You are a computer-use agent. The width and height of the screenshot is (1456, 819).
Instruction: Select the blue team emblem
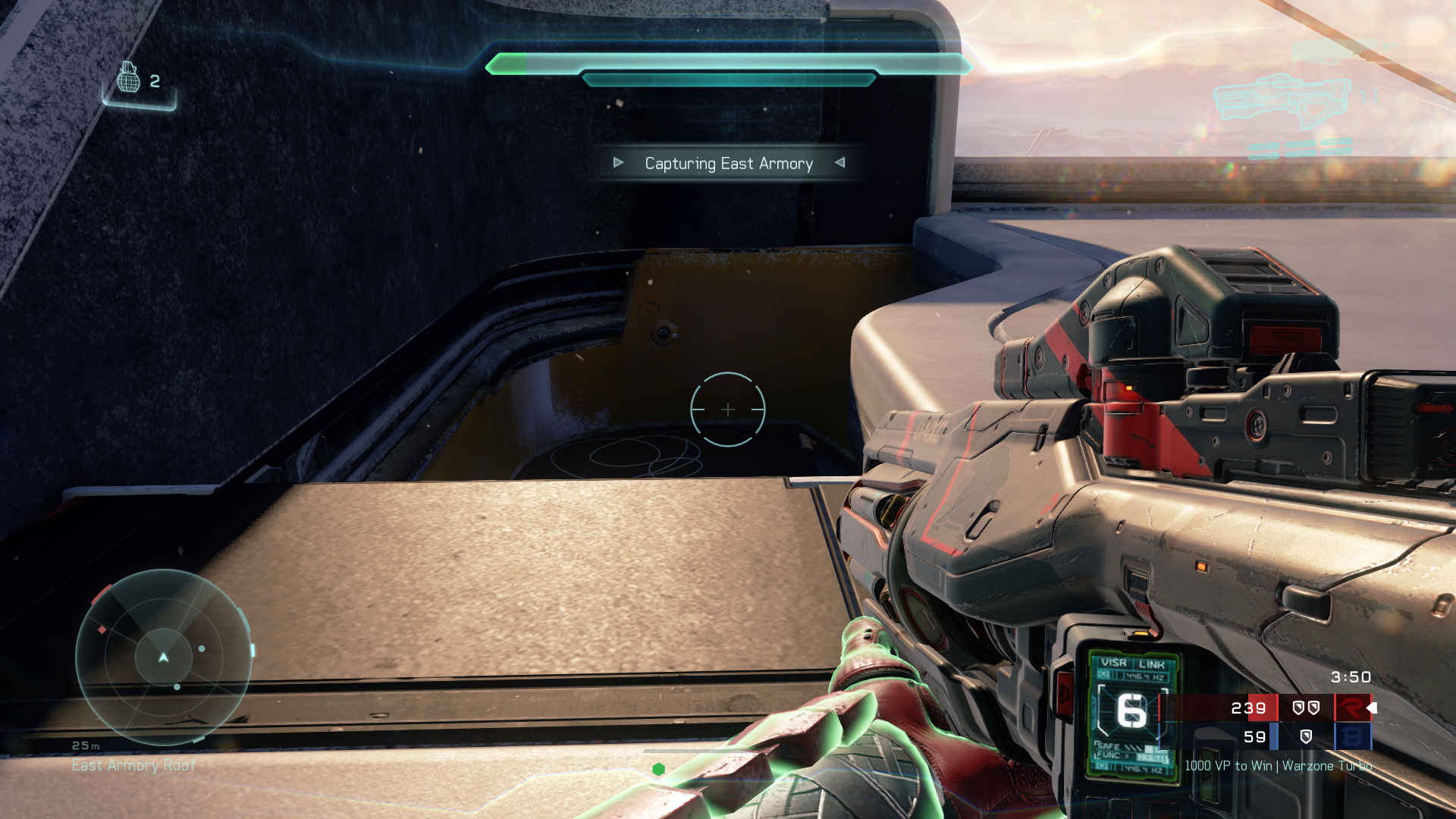pos(1351,737)
